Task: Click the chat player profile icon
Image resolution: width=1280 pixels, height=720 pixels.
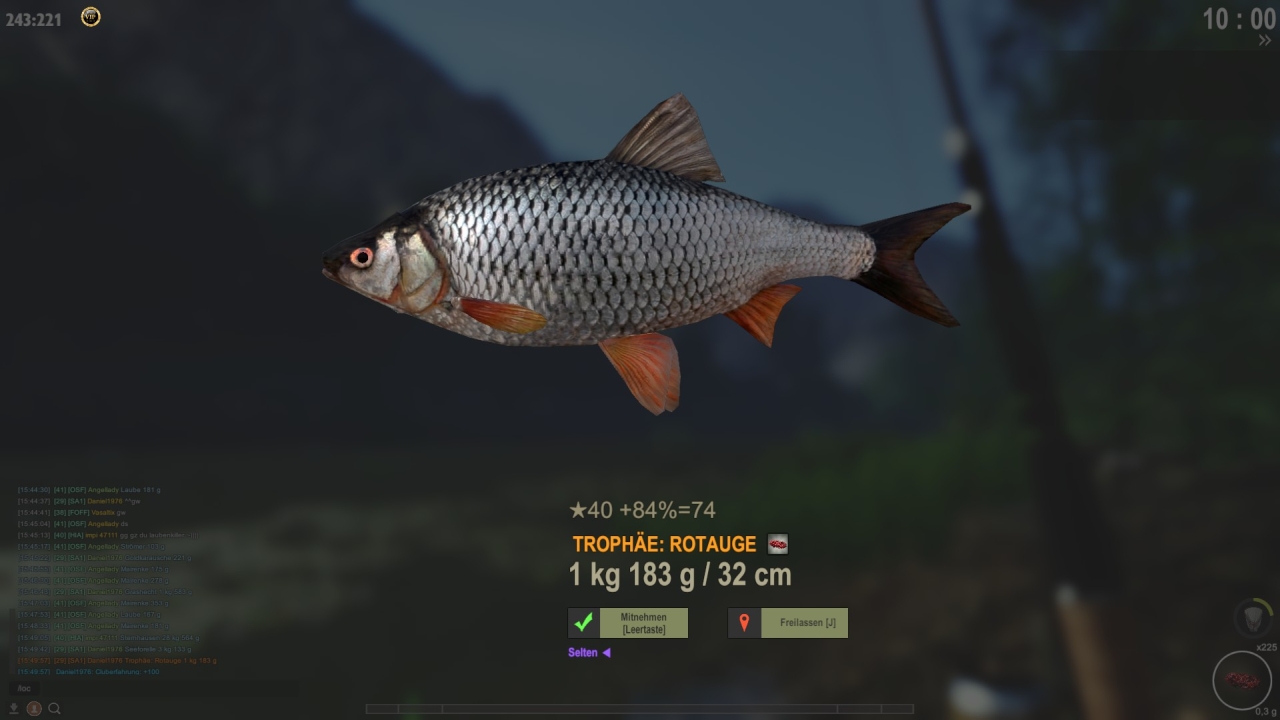Action: pyautogui.click(x=34, y=709)
